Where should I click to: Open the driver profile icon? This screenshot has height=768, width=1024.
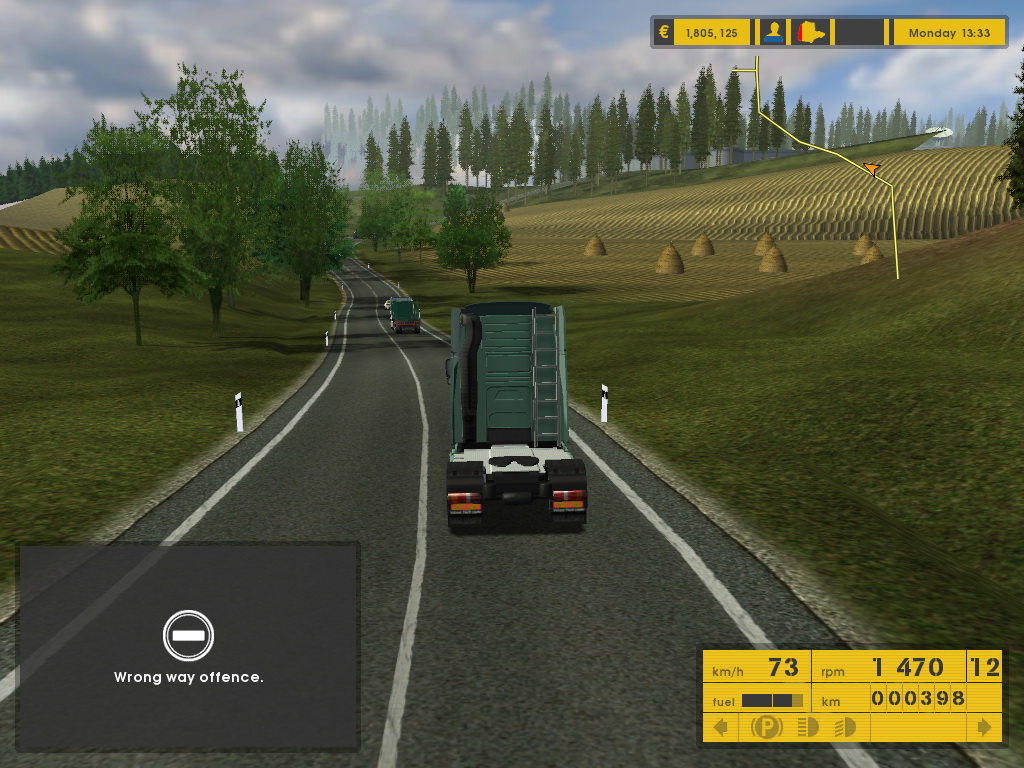coord(773,32)
